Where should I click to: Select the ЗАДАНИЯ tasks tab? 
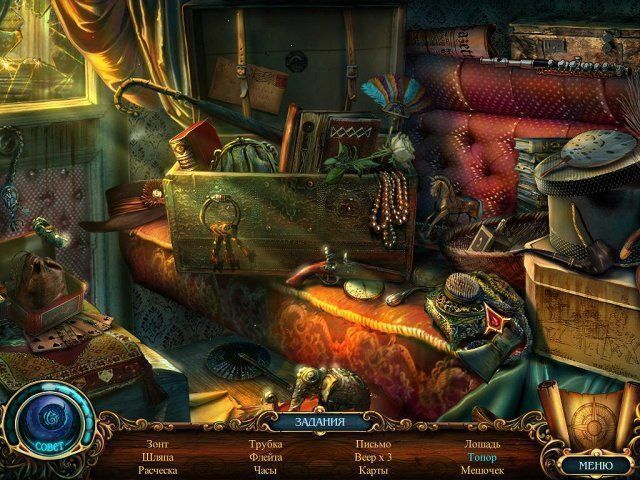click(x=320, y=422)
